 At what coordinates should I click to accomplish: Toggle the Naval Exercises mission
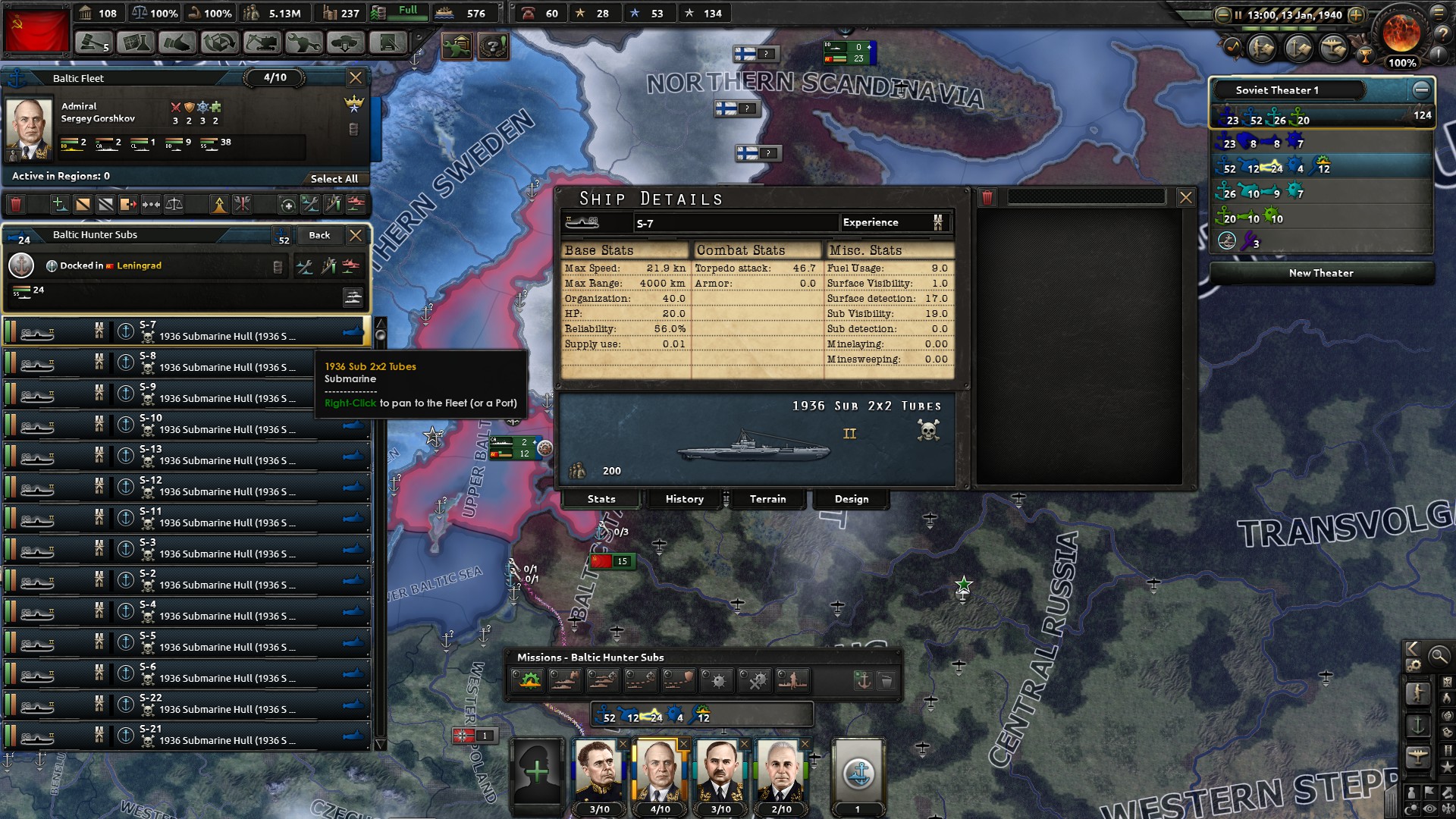click(x=528, y=680)
